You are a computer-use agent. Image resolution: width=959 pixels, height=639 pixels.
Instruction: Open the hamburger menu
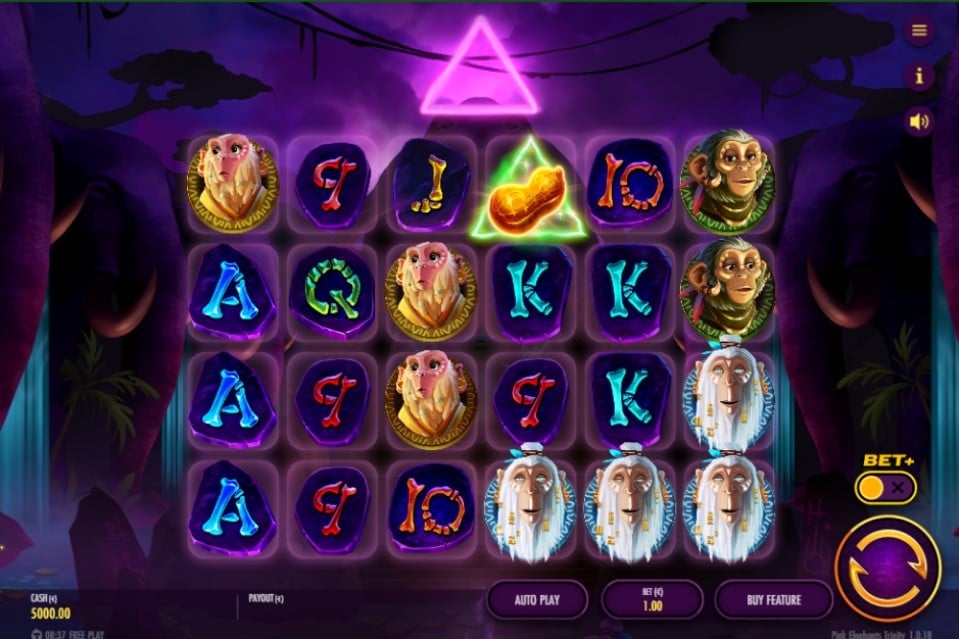coord(919,30)
